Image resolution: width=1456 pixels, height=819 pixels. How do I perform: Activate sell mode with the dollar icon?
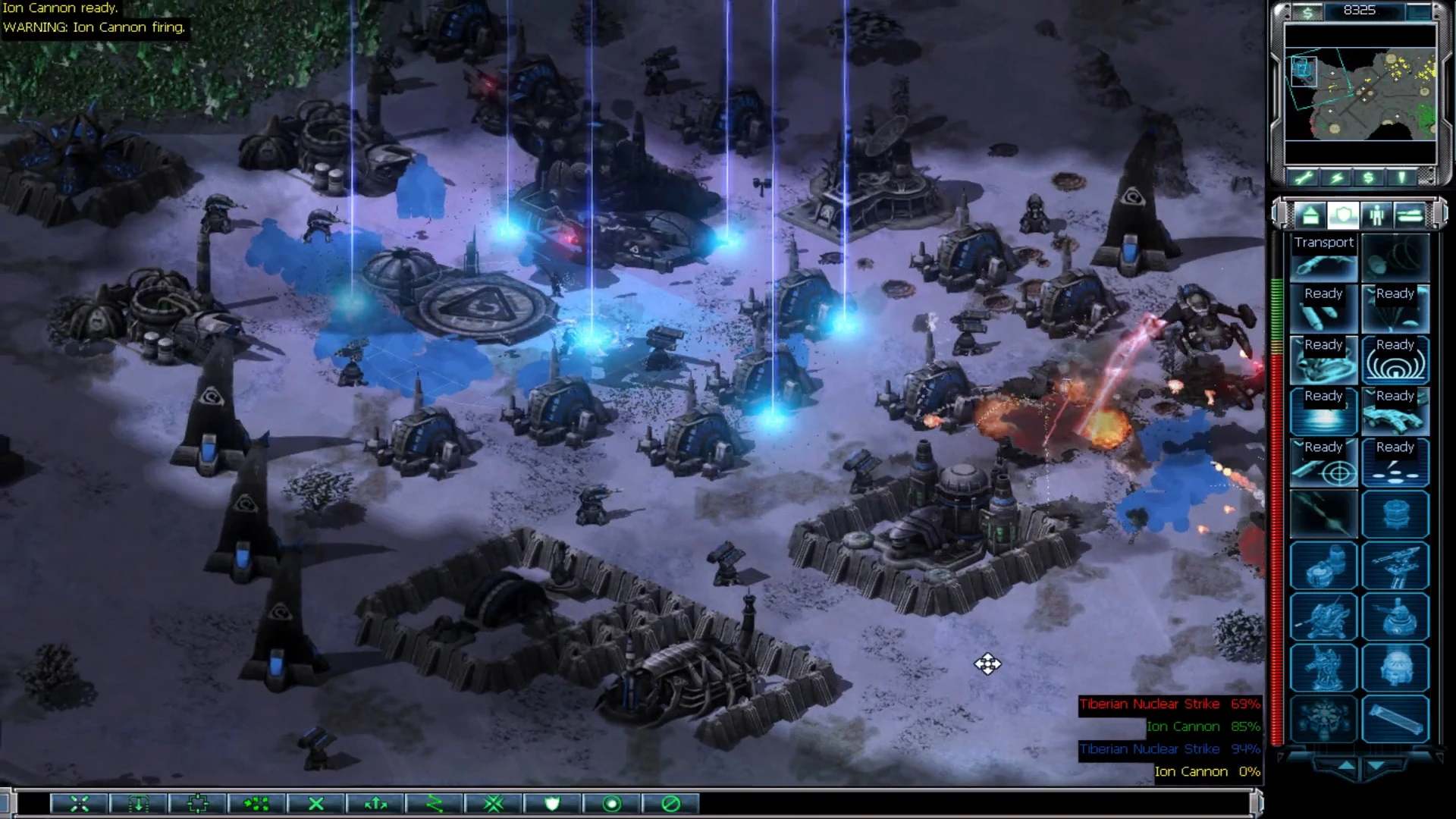[x=1367, y=177]
